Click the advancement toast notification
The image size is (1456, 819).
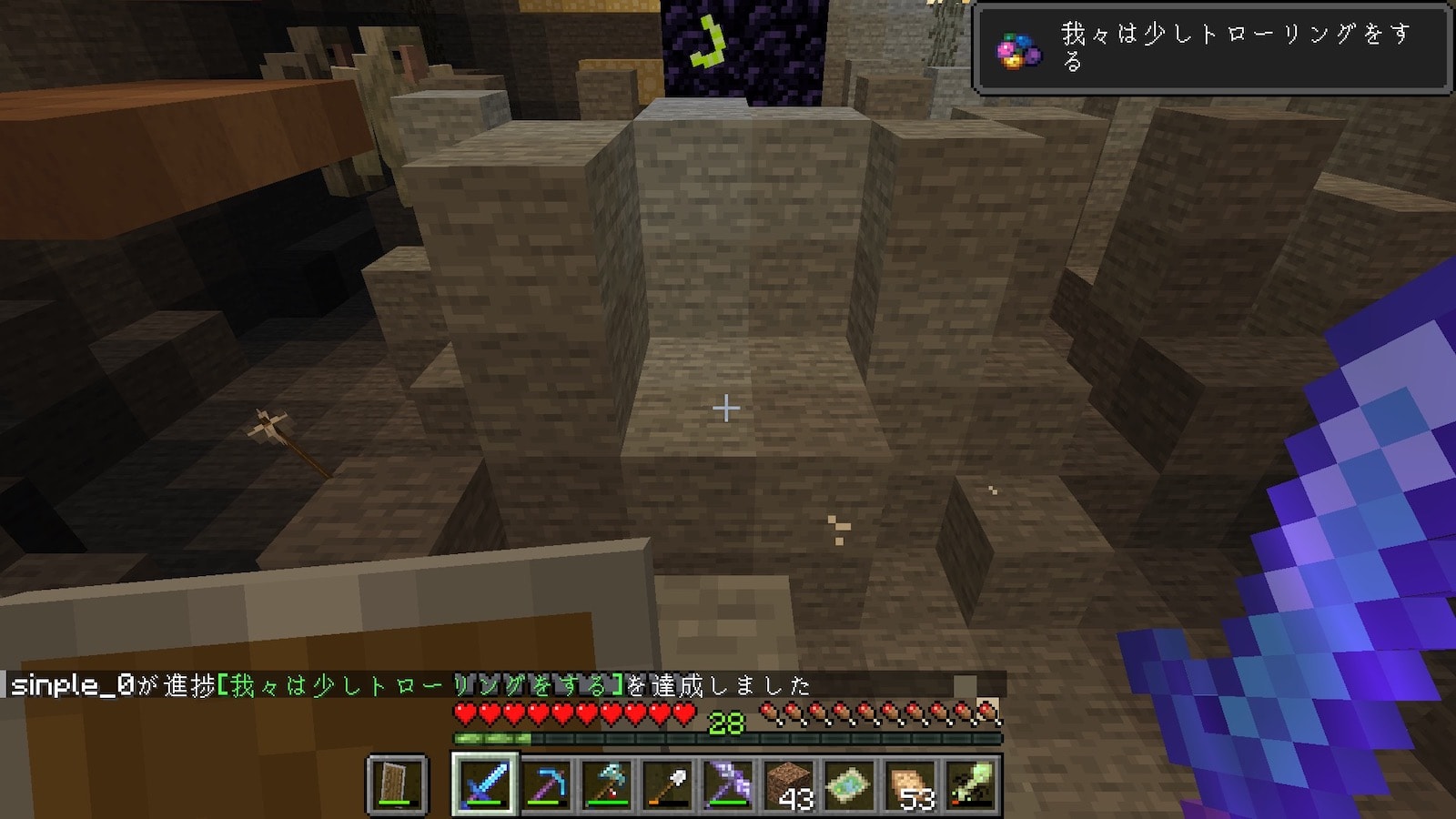coord(1210,48)
